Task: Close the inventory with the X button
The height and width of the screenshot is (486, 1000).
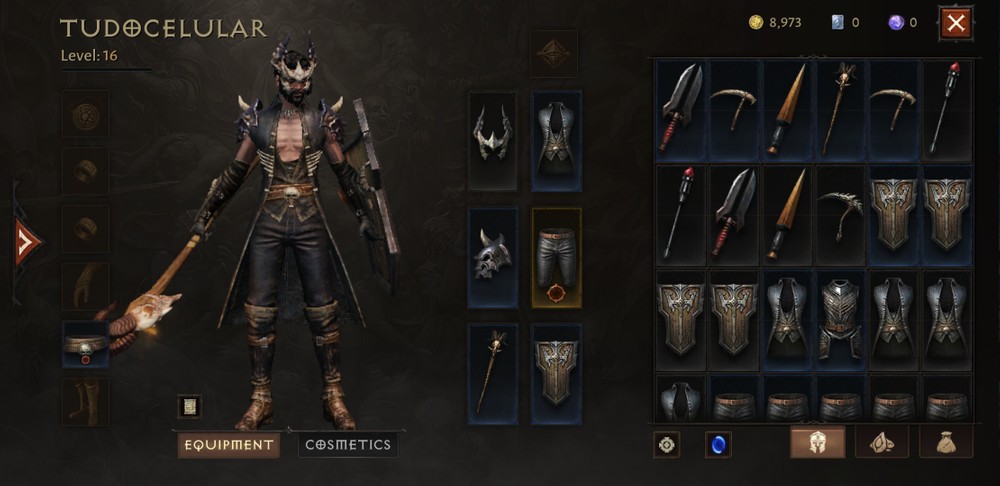Action: point(956,22)
